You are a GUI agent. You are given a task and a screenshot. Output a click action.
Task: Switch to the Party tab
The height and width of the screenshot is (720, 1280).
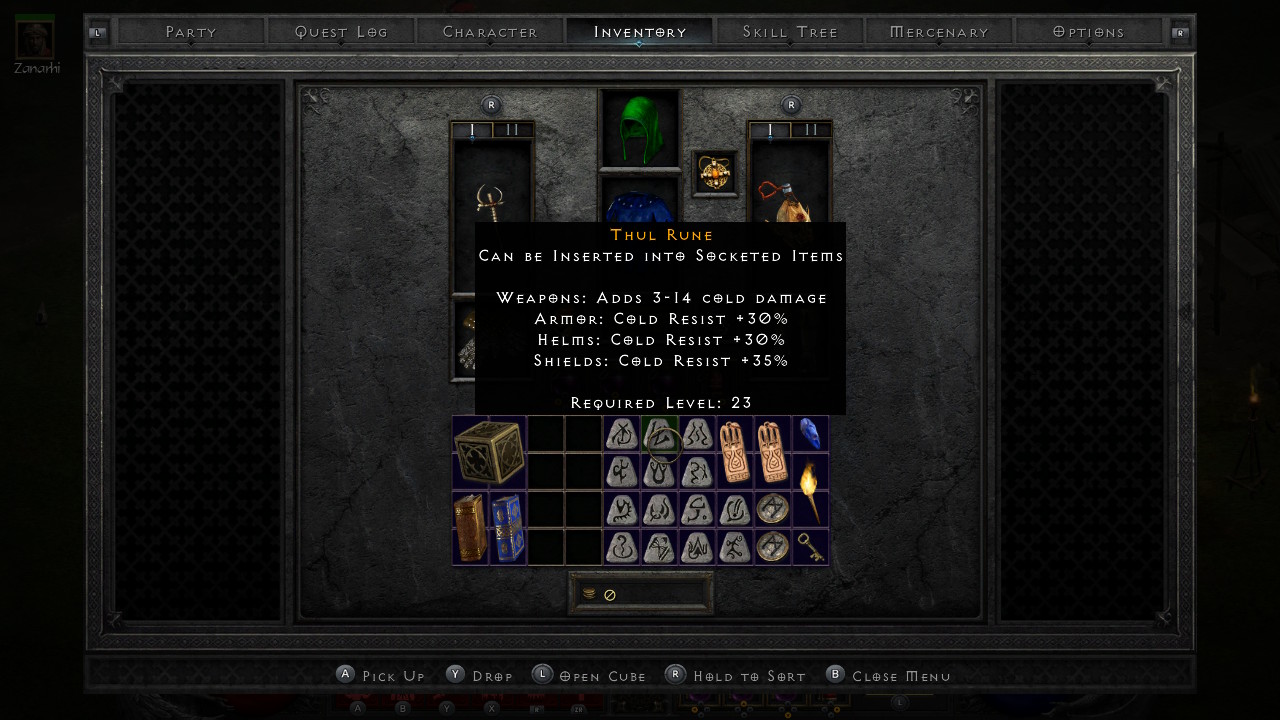point(191,32)
